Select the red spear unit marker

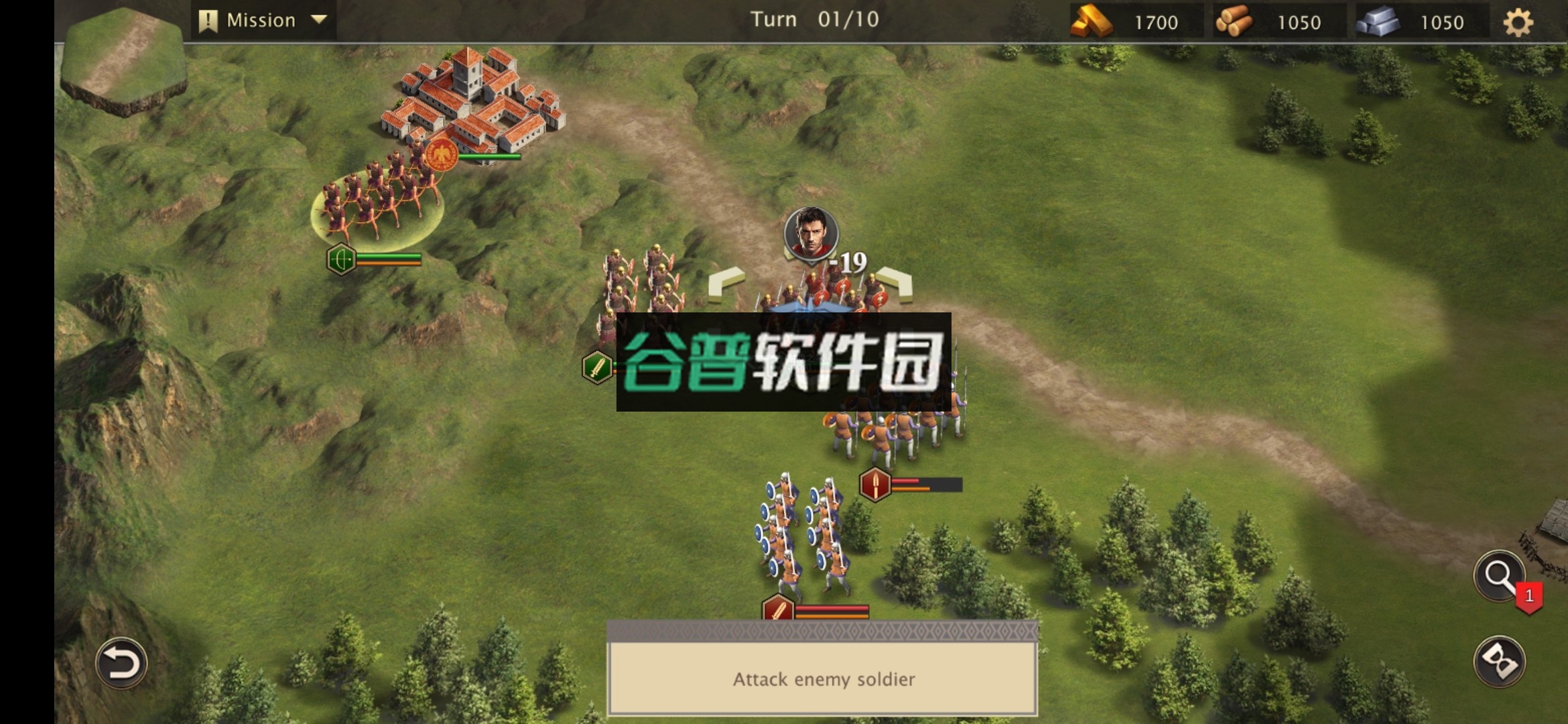click(874, 484)
